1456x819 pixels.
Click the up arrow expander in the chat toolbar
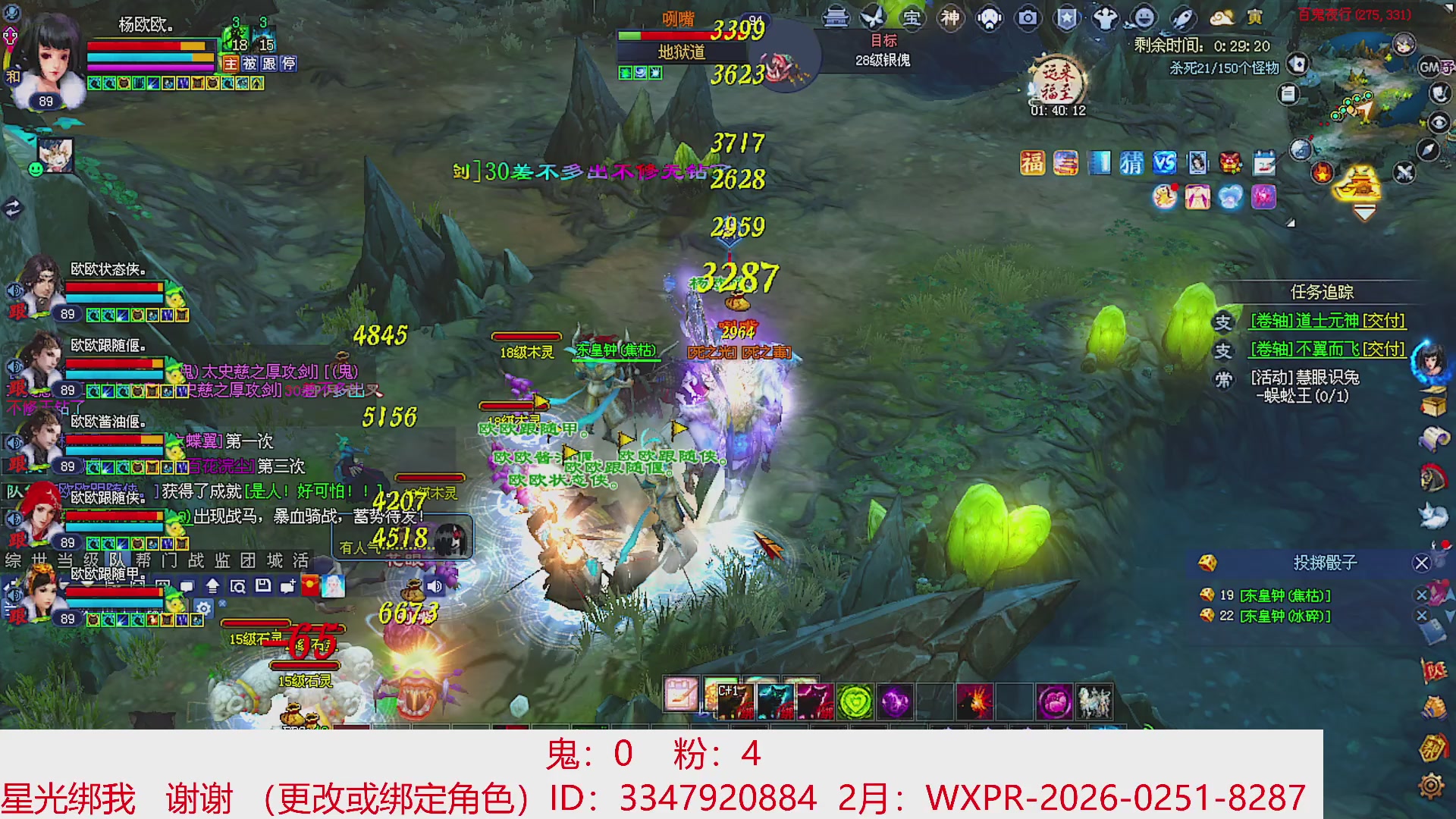click(x=212, y=586)
